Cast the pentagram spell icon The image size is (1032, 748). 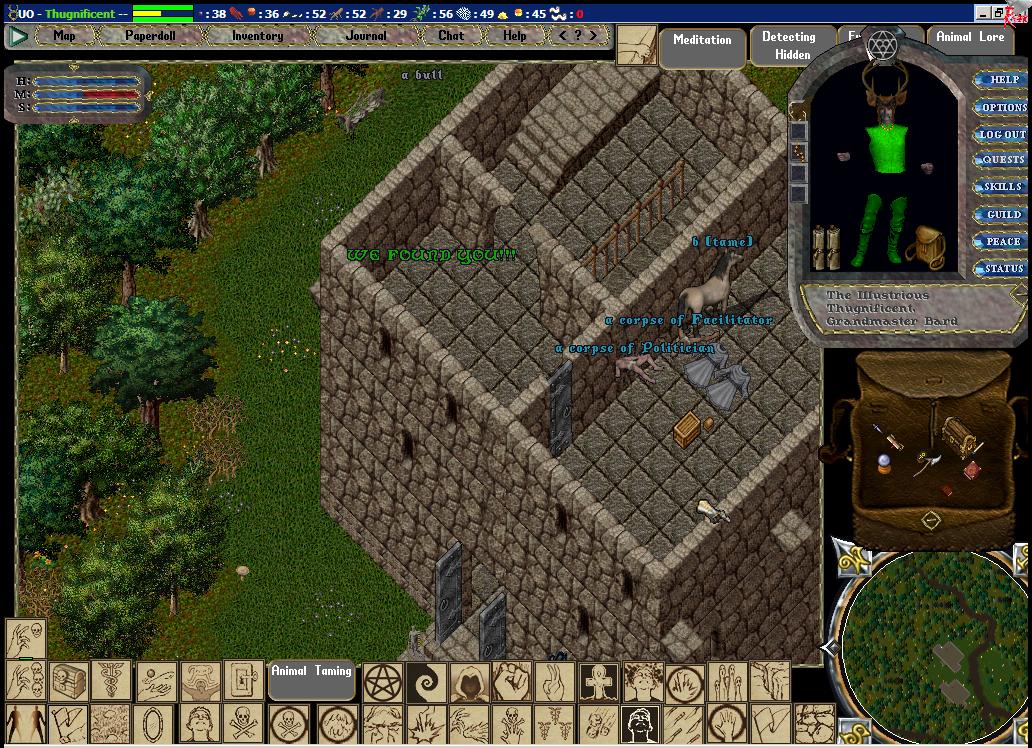click(x=382, y=682)
